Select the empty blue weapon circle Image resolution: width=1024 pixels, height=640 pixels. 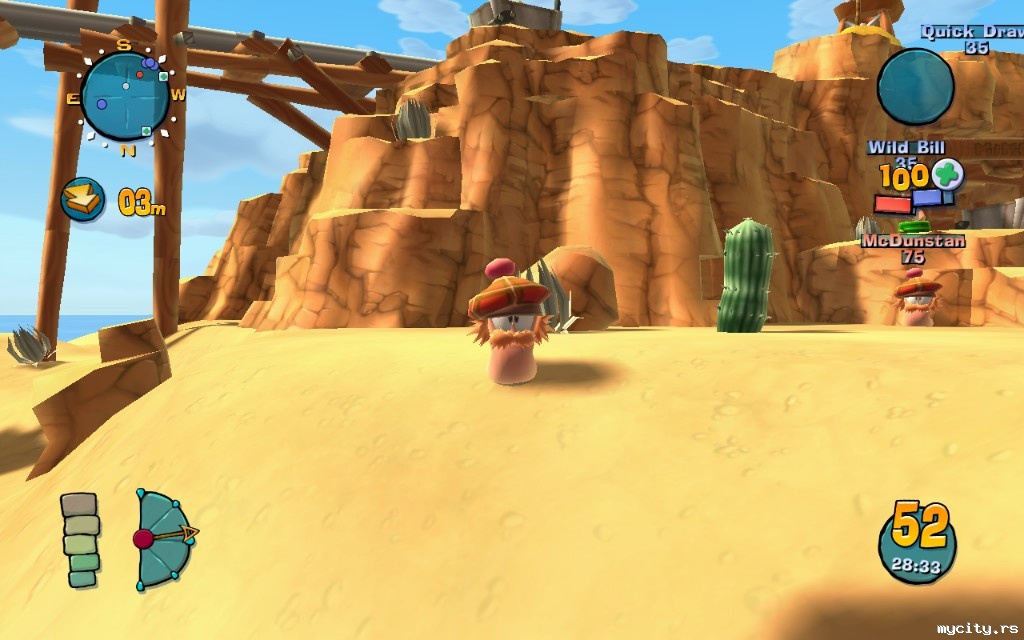pyautogui.click(x=915, y=87)
